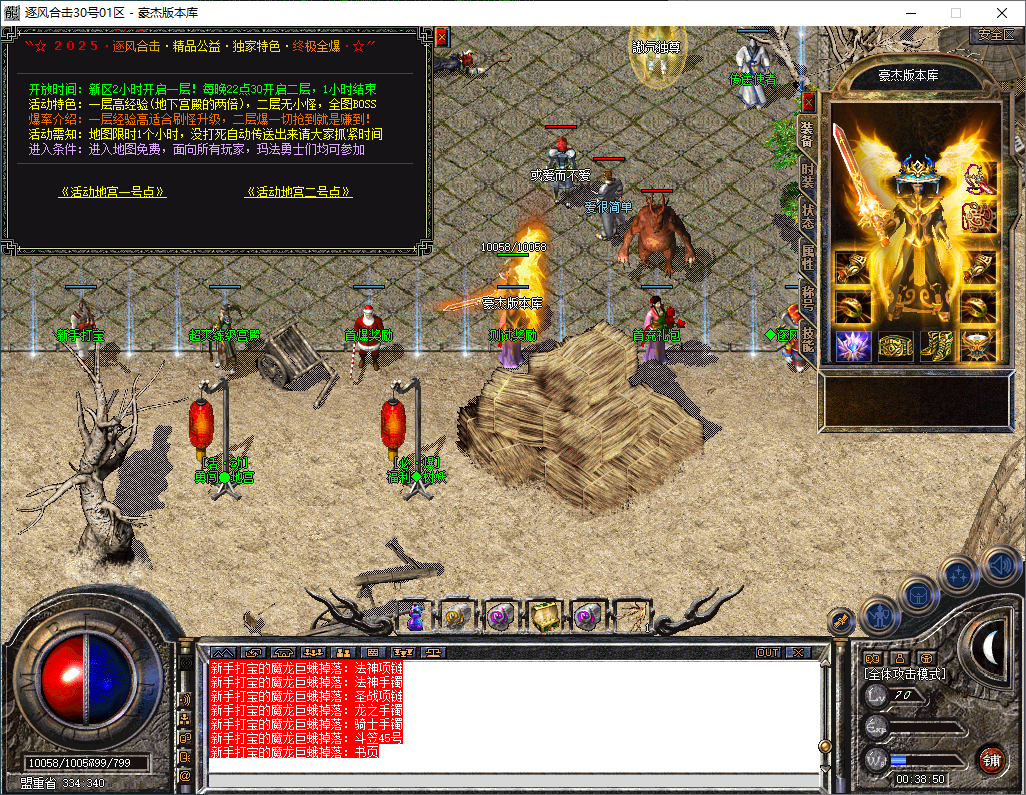Close the event announcement panel
This screenshot has height=795, width=1026.
pos(442,37)
